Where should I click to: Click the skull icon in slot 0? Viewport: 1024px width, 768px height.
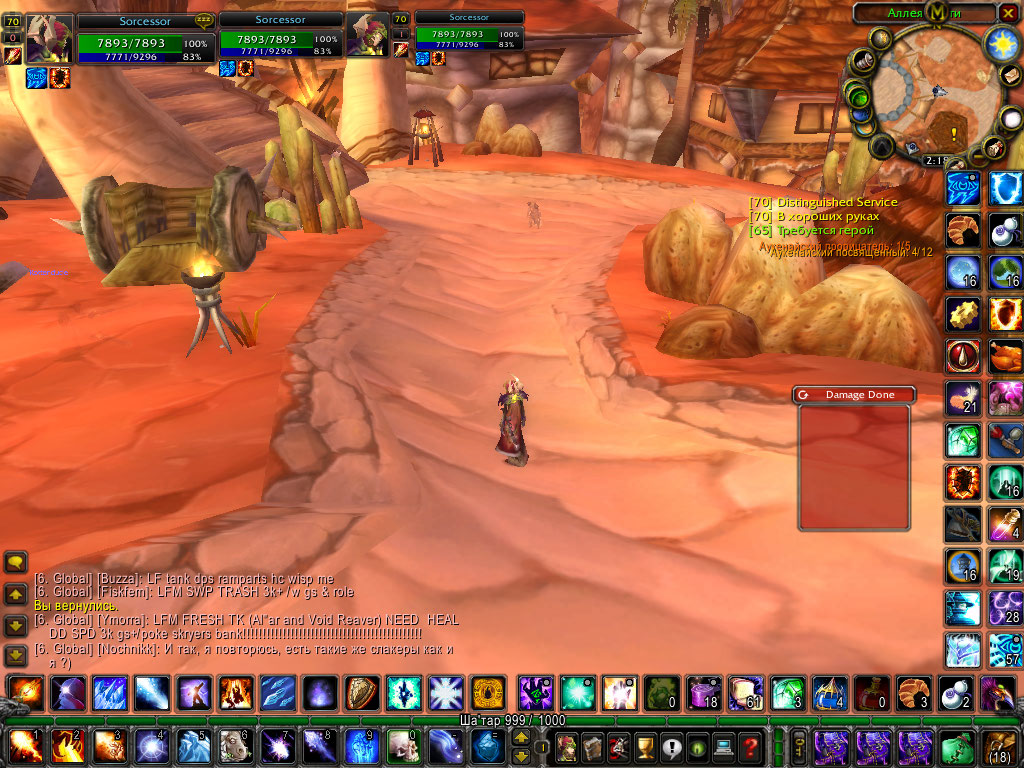403,746
